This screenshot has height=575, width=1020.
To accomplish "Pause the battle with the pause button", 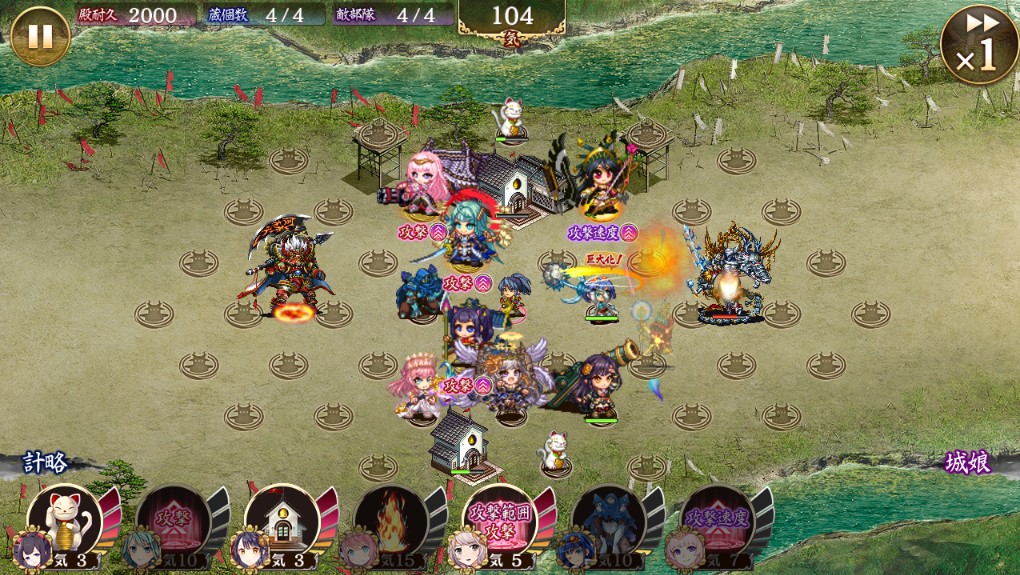I will click(39, 36).
